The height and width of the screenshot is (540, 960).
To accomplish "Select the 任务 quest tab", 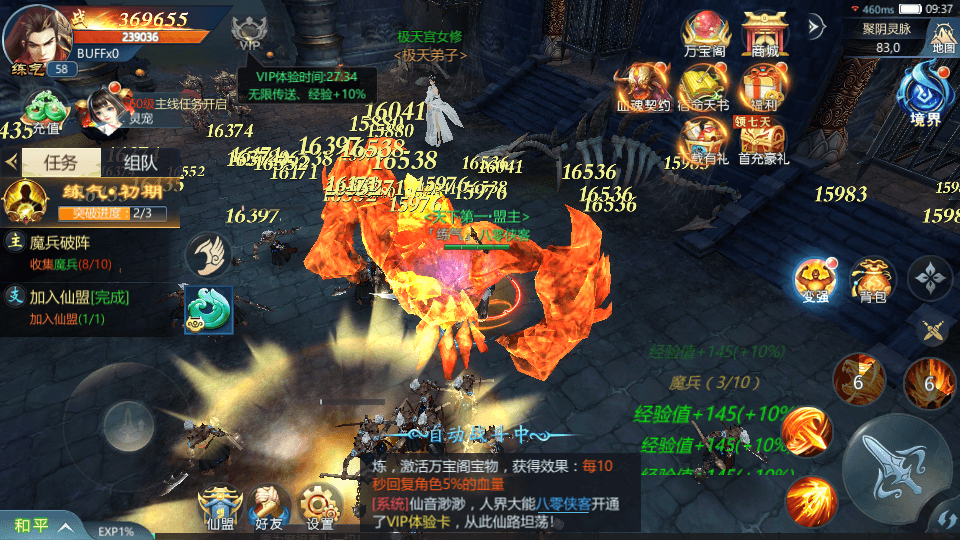I will pos(60,162).
